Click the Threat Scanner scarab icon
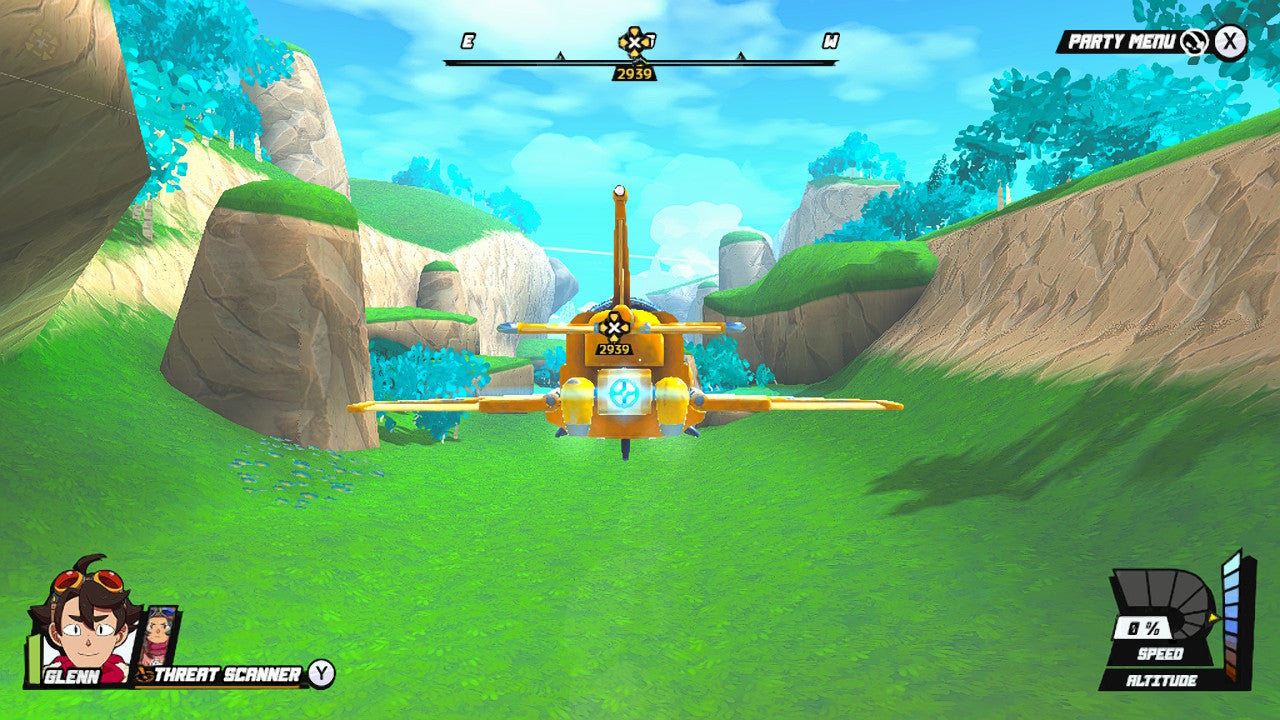The width and height of the screenshot is (1280, 720). pyautogui.click(x=143, y=673)
